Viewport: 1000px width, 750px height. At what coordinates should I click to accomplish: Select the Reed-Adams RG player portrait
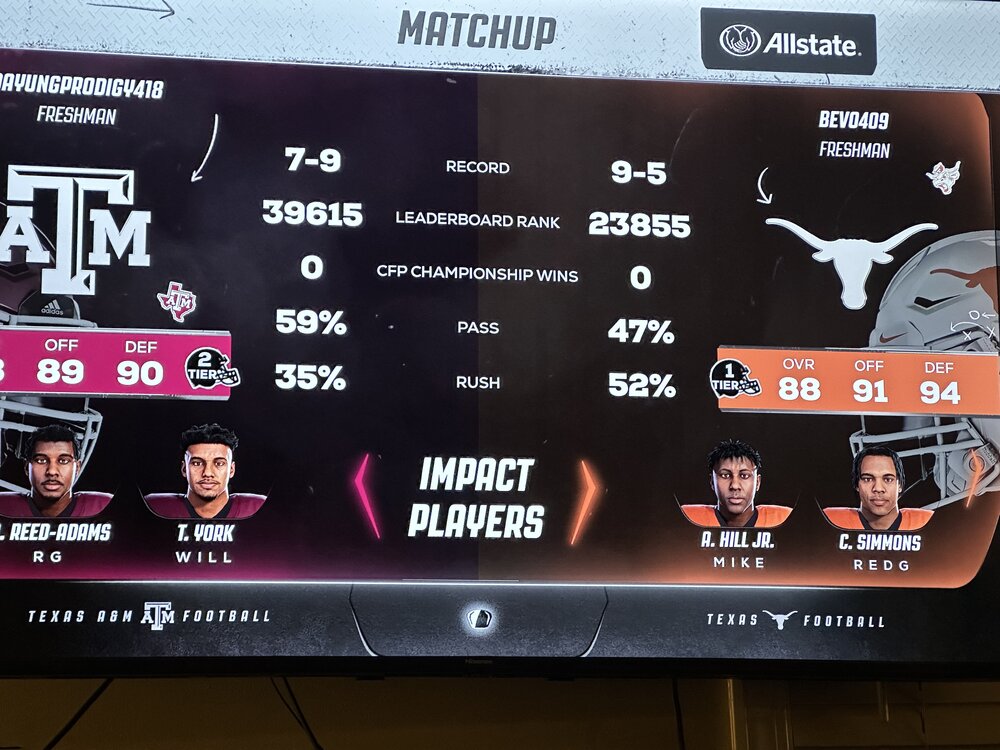point(52,472)
